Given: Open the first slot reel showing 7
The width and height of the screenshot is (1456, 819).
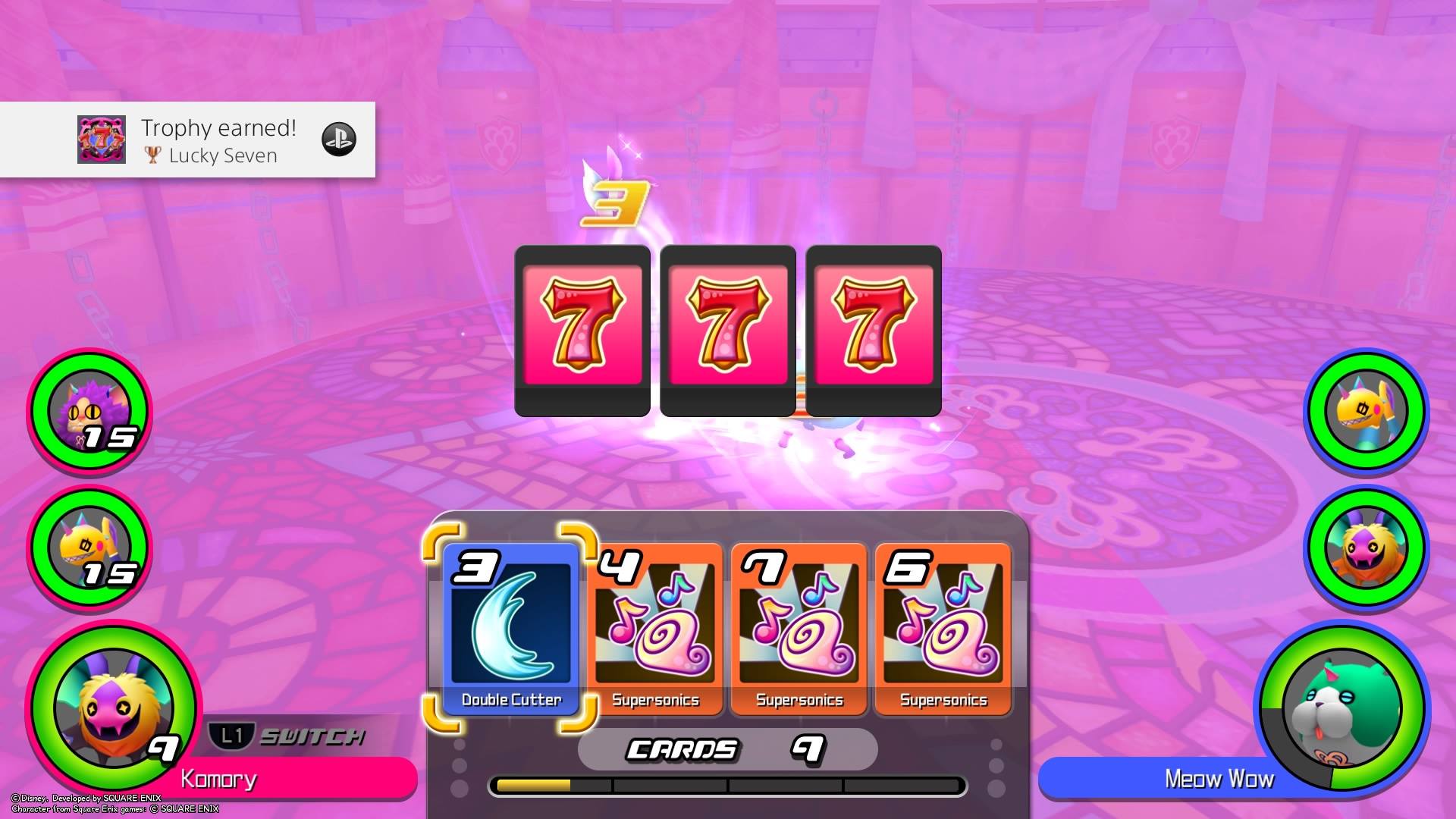Looking at the screenshot, I should coord(581,326).
